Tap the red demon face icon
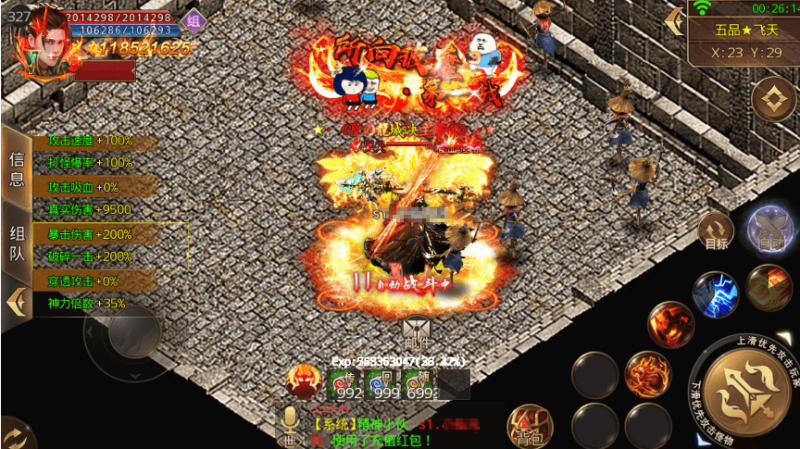 (x=303, y=382)
